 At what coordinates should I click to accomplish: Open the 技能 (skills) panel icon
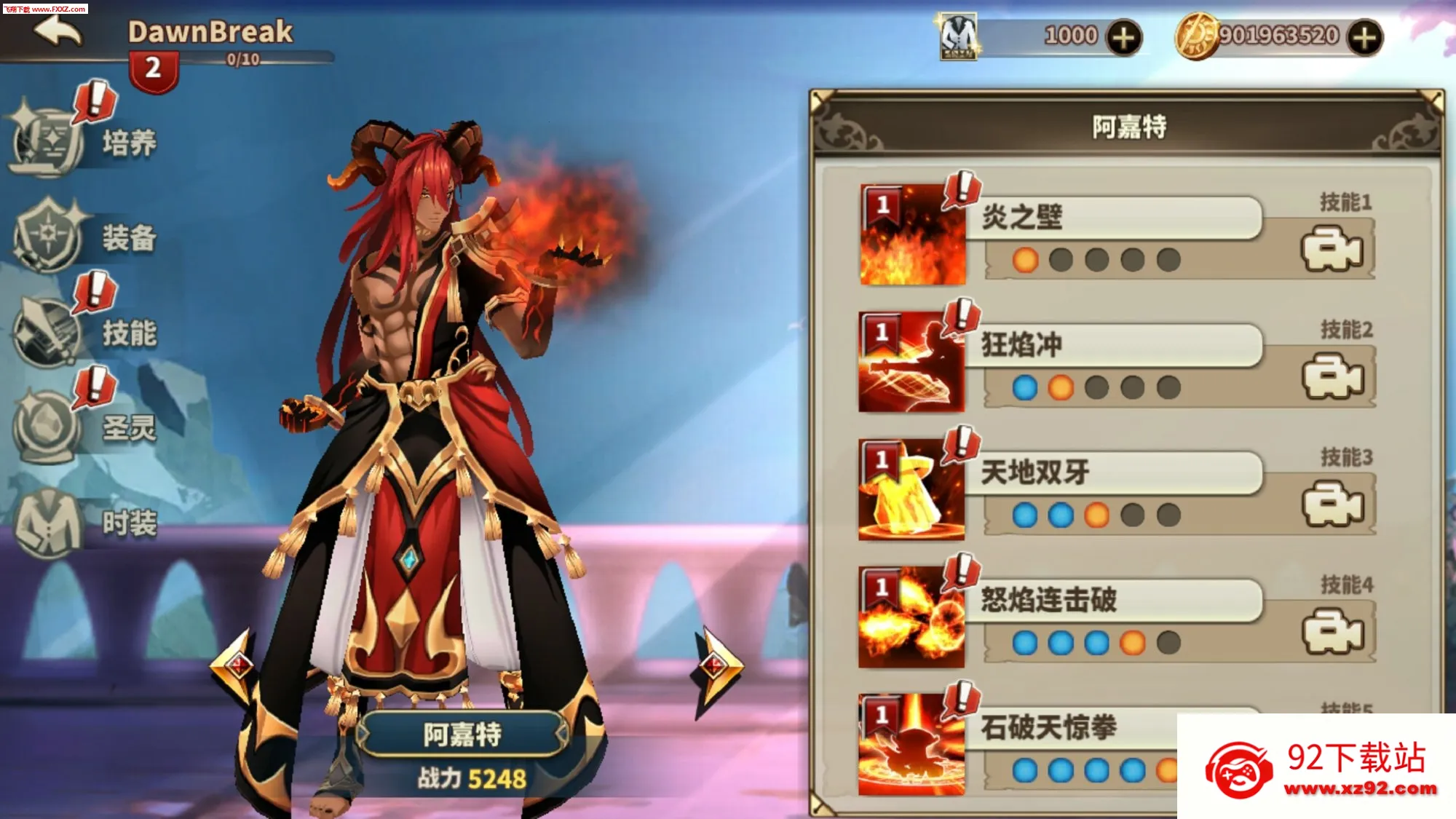click(46, 331)
